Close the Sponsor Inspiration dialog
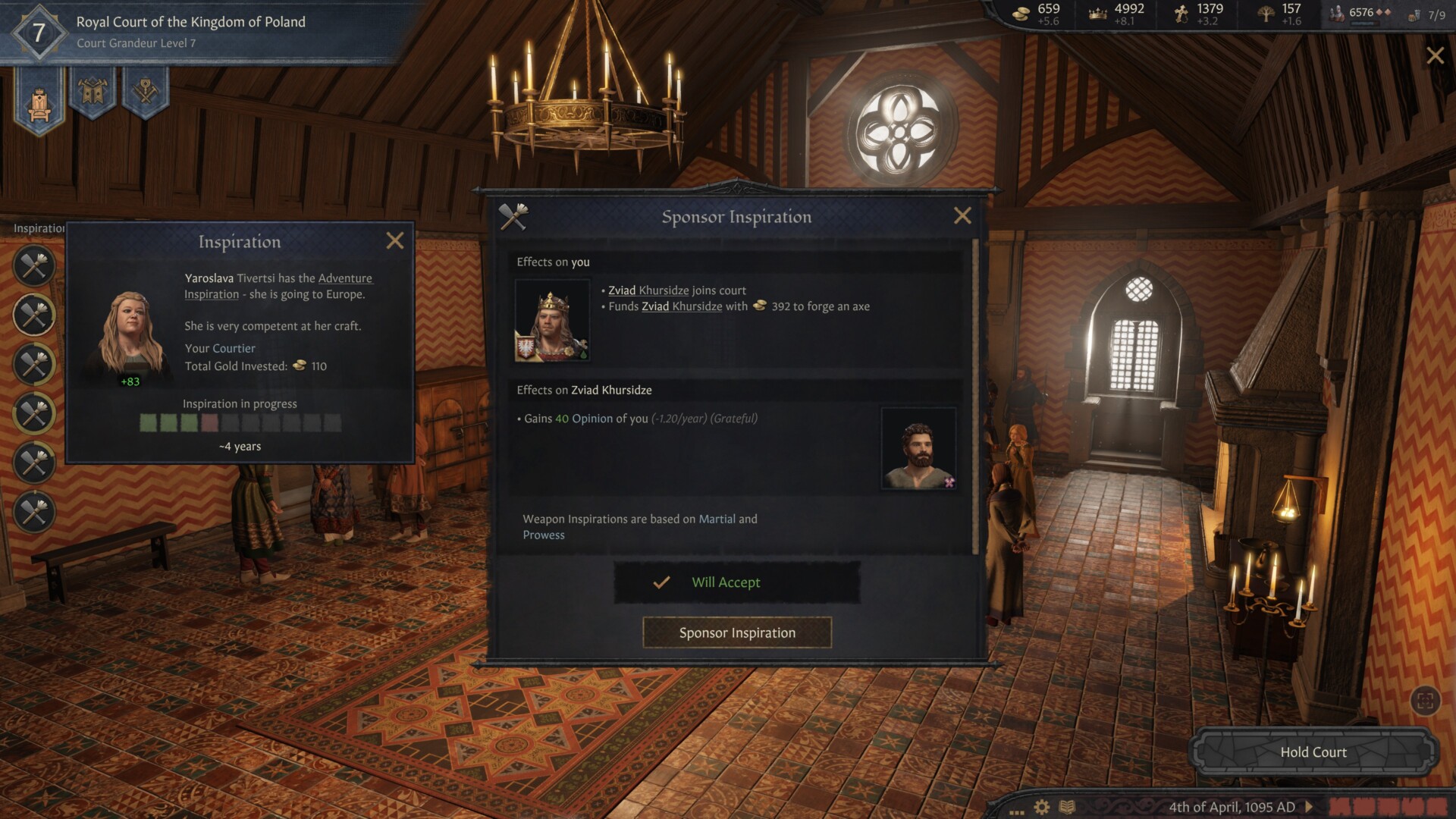 click(962, 216)
